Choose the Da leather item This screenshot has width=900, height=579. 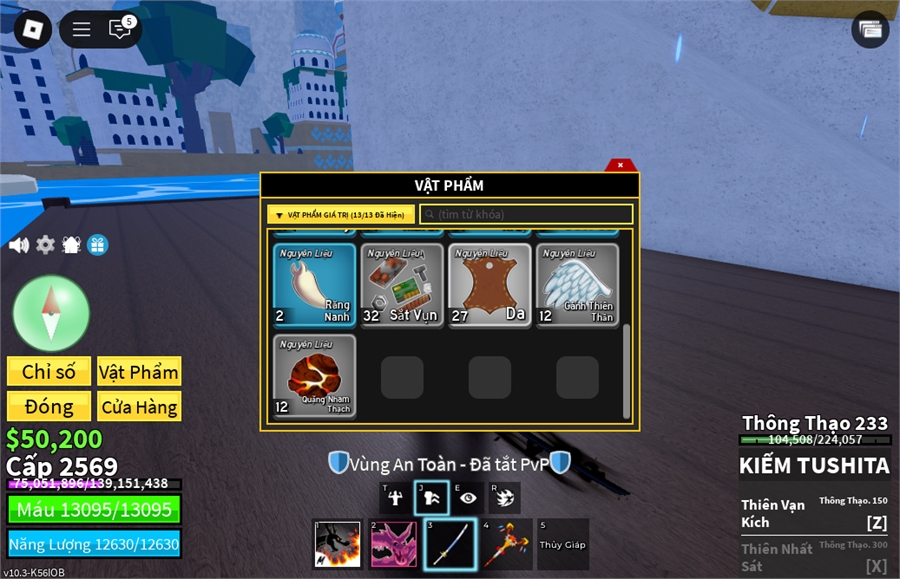(489, 285)
